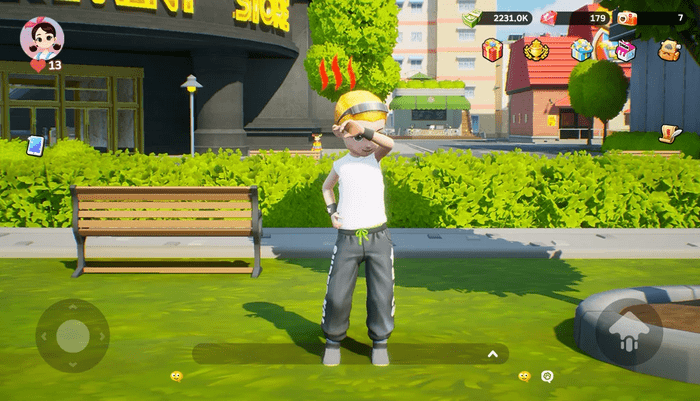Tap the jump button with up arrow
The image size is (700, 401).
[x=629, y=335]
